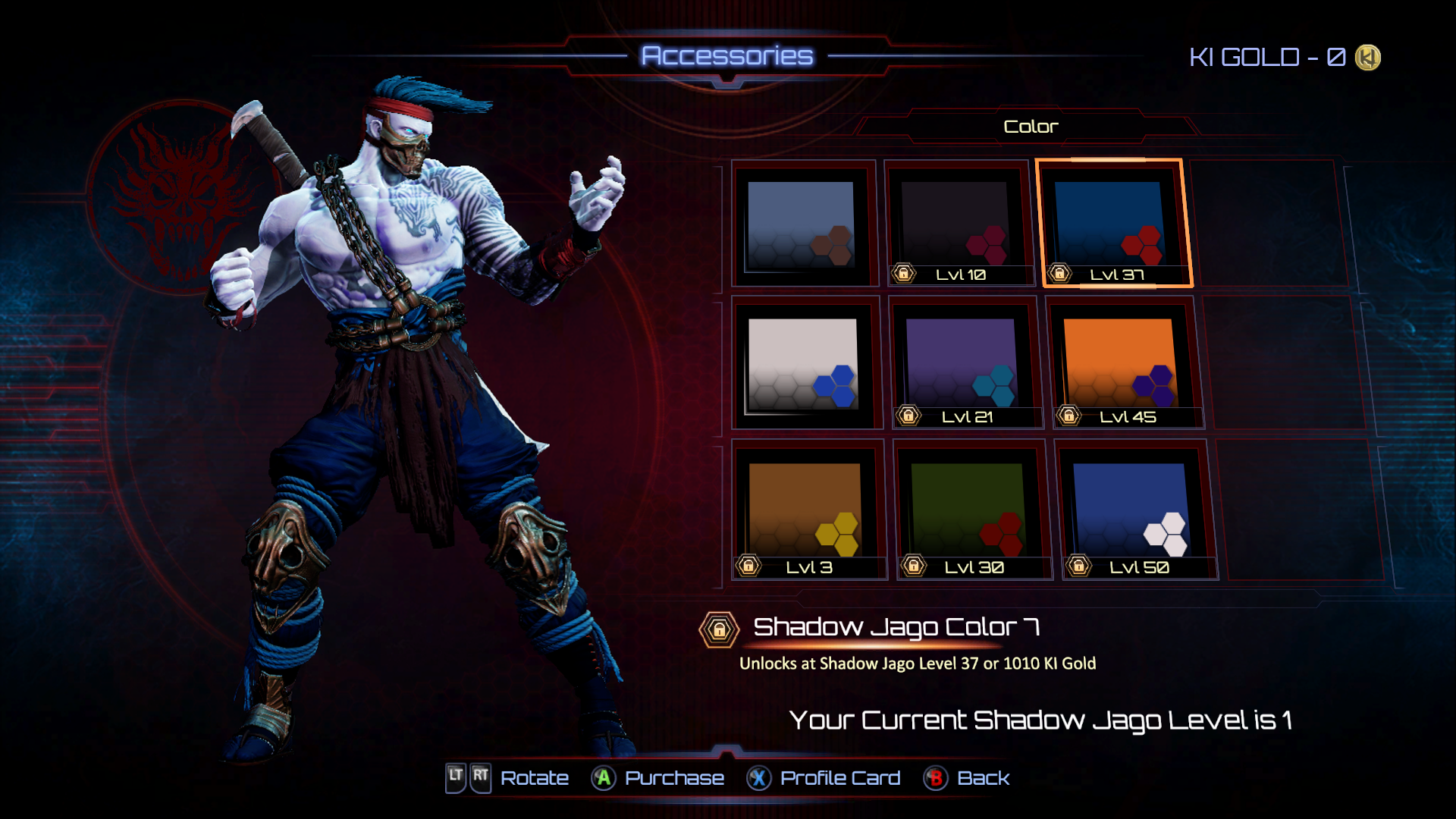This screenshot has width=1456, height=819.
Task: Select the highlighted Lvl 37 blue color
Action: point(1113,224)
